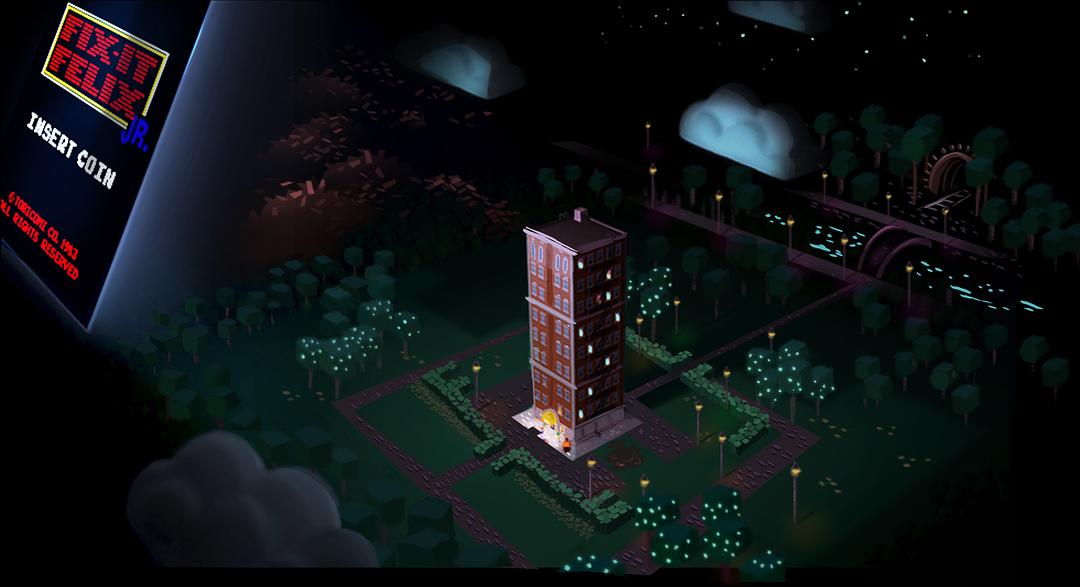Image resolution: width=1080 pixels, height=587 pixels.
Task: Click the Insert Coin text on the arcade screen
Action: (71, 152)
